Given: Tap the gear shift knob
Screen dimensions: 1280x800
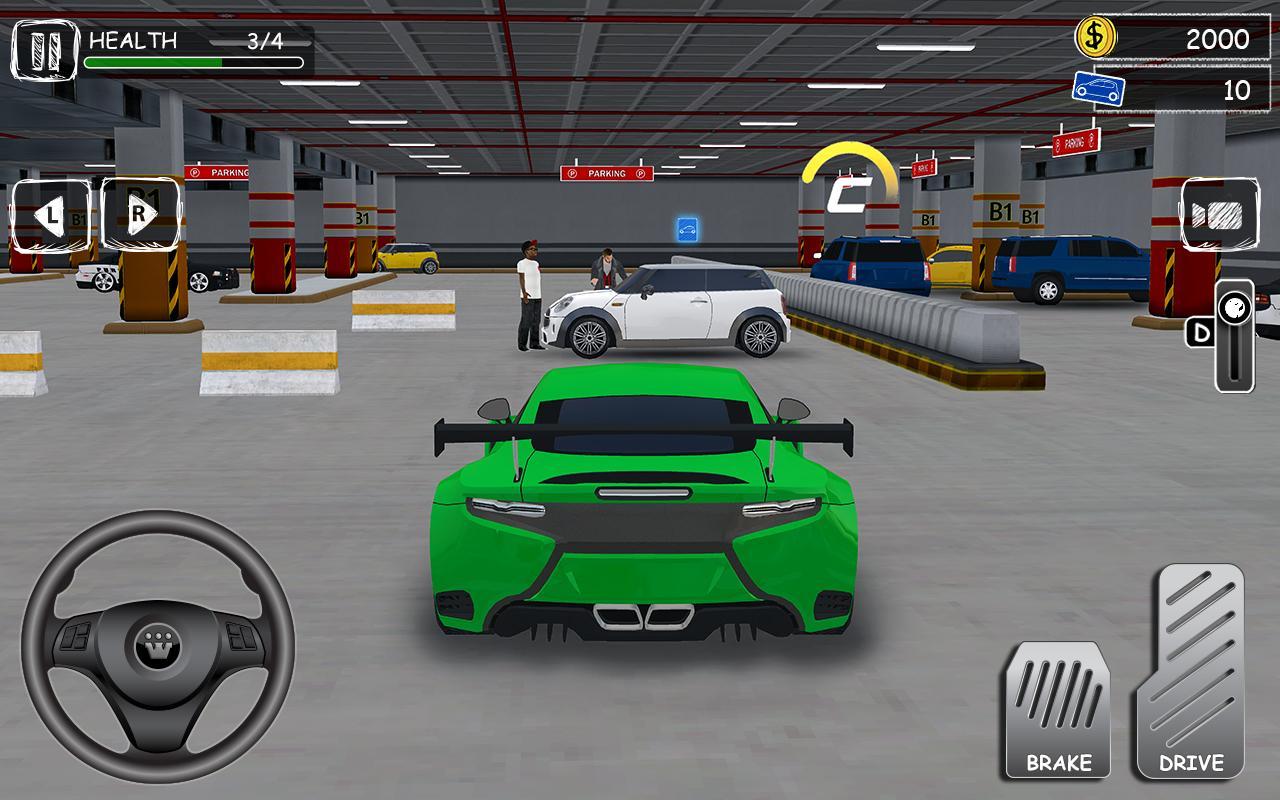Looking at the screenshot, I should pyautogui.click(x=1234, y=307).
